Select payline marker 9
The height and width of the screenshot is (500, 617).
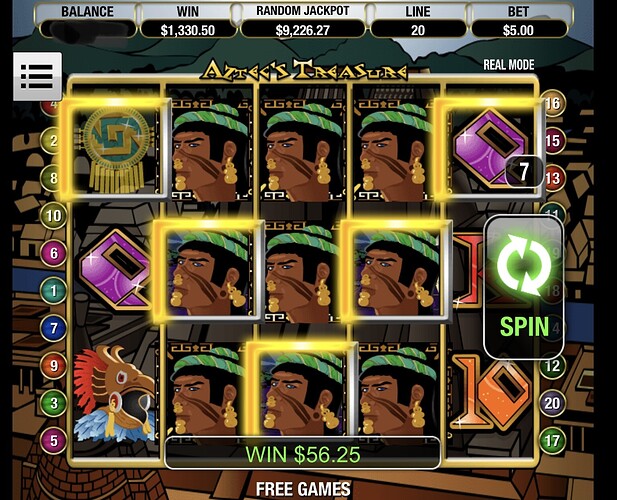click(x=53, y=365)
